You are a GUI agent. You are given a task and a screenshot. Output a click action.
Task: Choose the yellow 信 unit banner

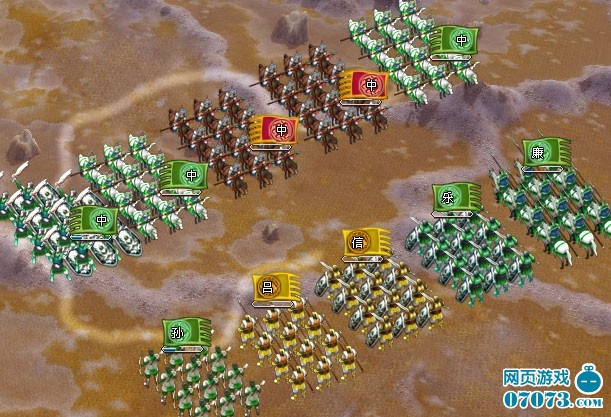pos(365,242)
